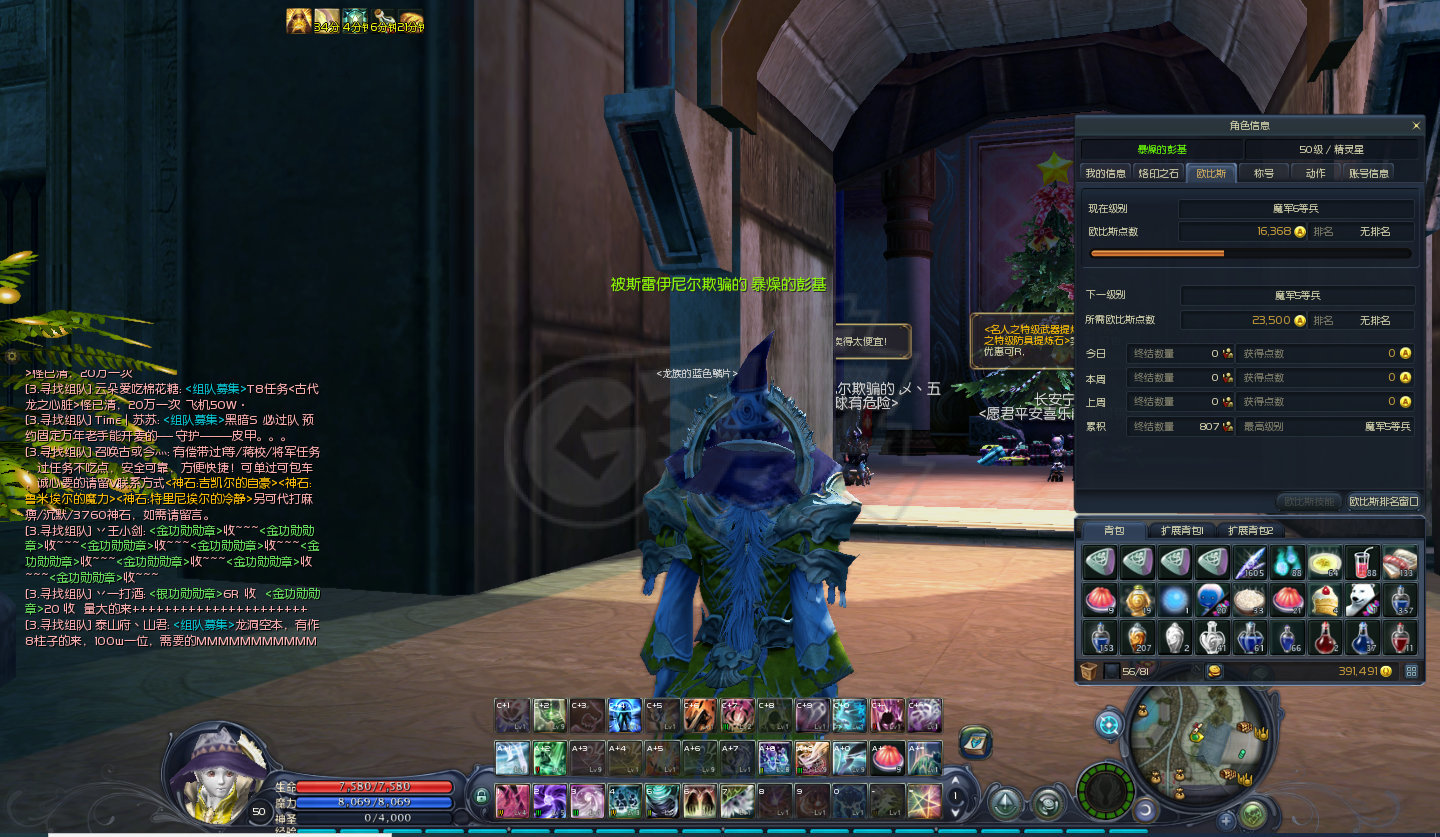1440x837 pixels.
Task: Select the polar bear item in the bag
Action: click(1361, 600)
